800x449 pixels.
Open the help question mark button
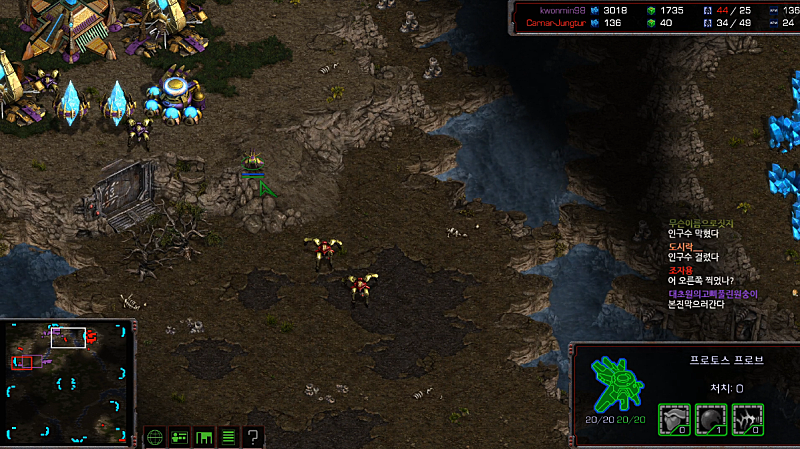pos(253,436)
